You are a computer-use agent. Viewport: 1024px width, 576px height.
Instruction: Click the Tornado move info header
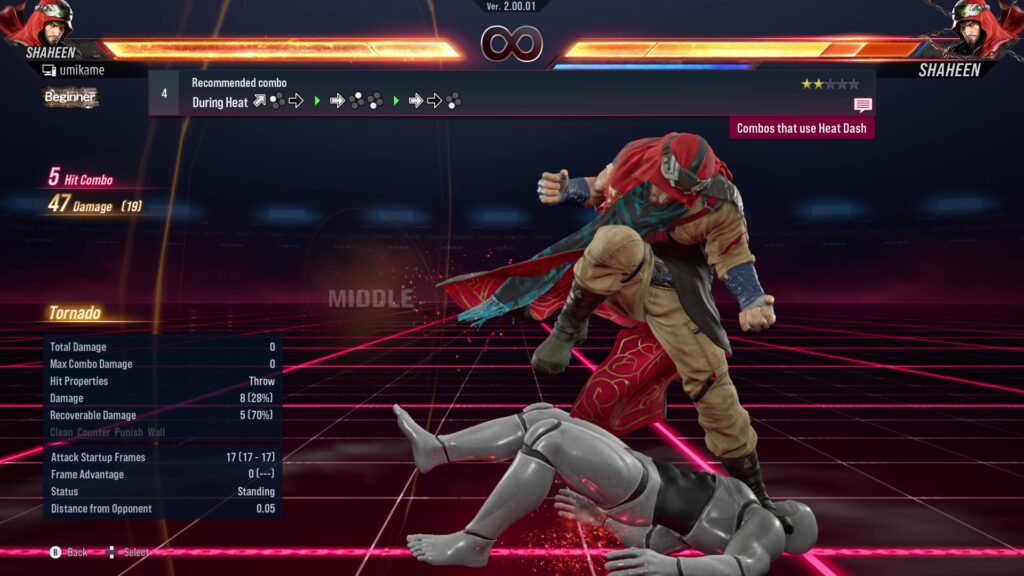pos(75,314)
